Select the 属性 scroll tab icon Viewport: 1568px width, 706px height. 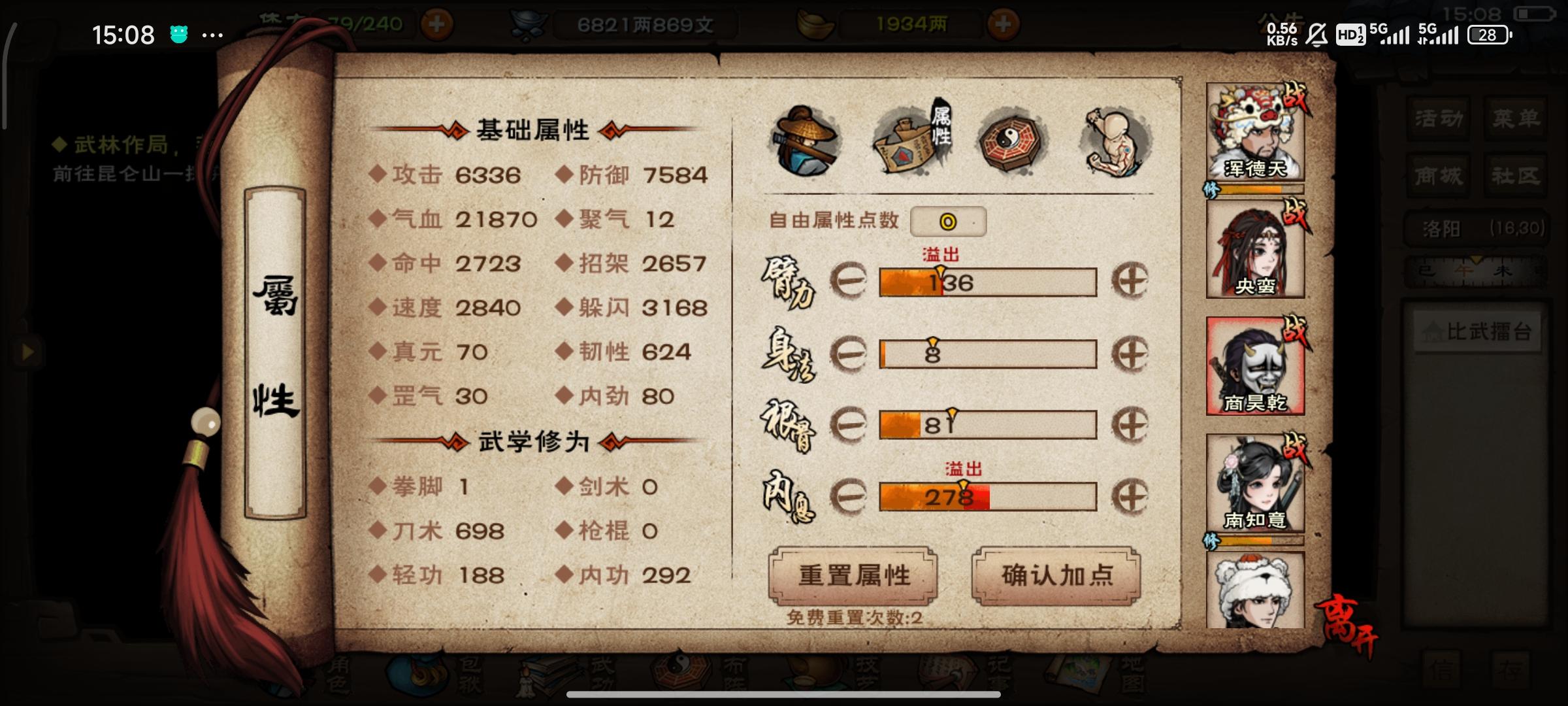(x=912, y=139)
